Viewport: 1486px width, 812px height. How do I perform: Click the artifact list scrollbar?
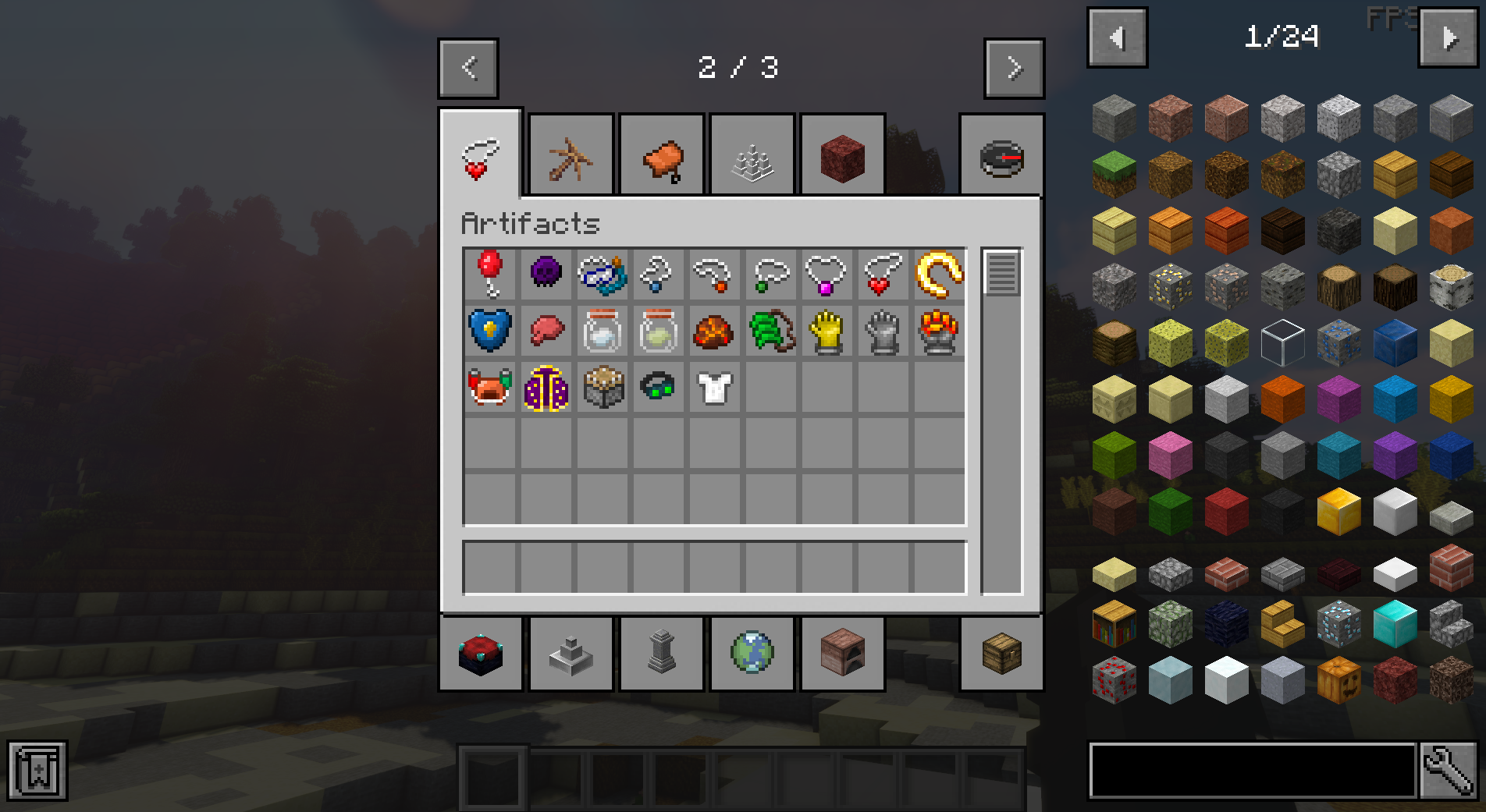tap(1001, 273)
